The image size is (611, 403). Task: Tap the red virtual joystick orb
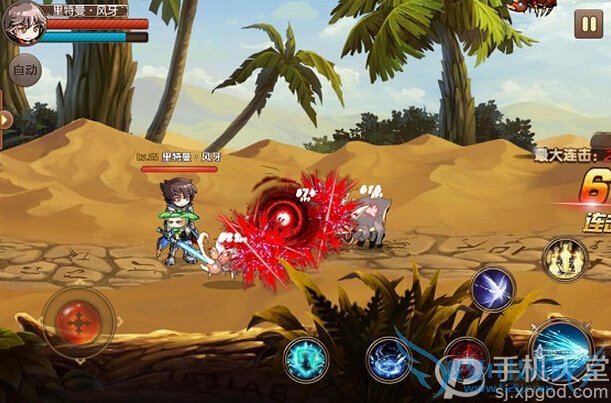click(77, 322)
